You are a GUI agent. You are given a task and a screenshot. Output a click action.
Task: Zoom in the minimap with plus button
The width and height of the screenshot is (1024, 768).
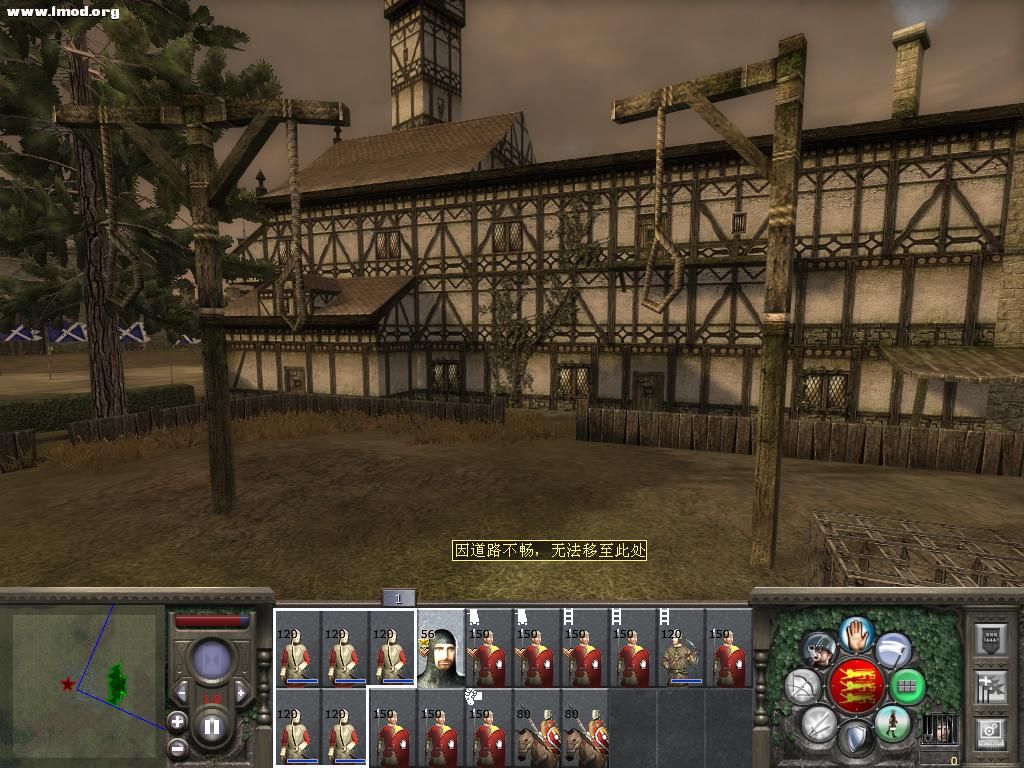coord(177,719)
